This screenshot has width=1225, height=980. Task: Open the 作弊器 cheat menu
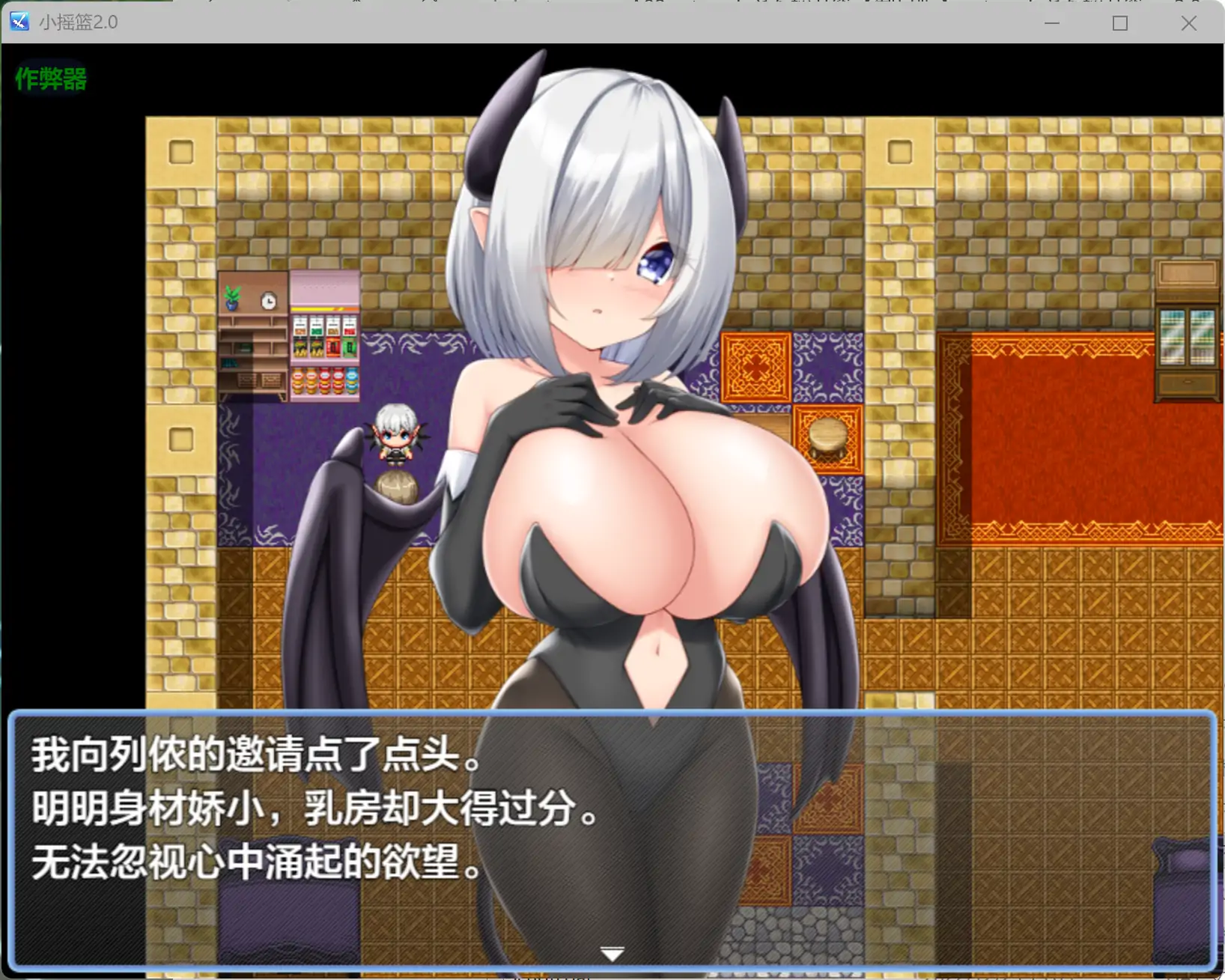(x=49, y=77)
